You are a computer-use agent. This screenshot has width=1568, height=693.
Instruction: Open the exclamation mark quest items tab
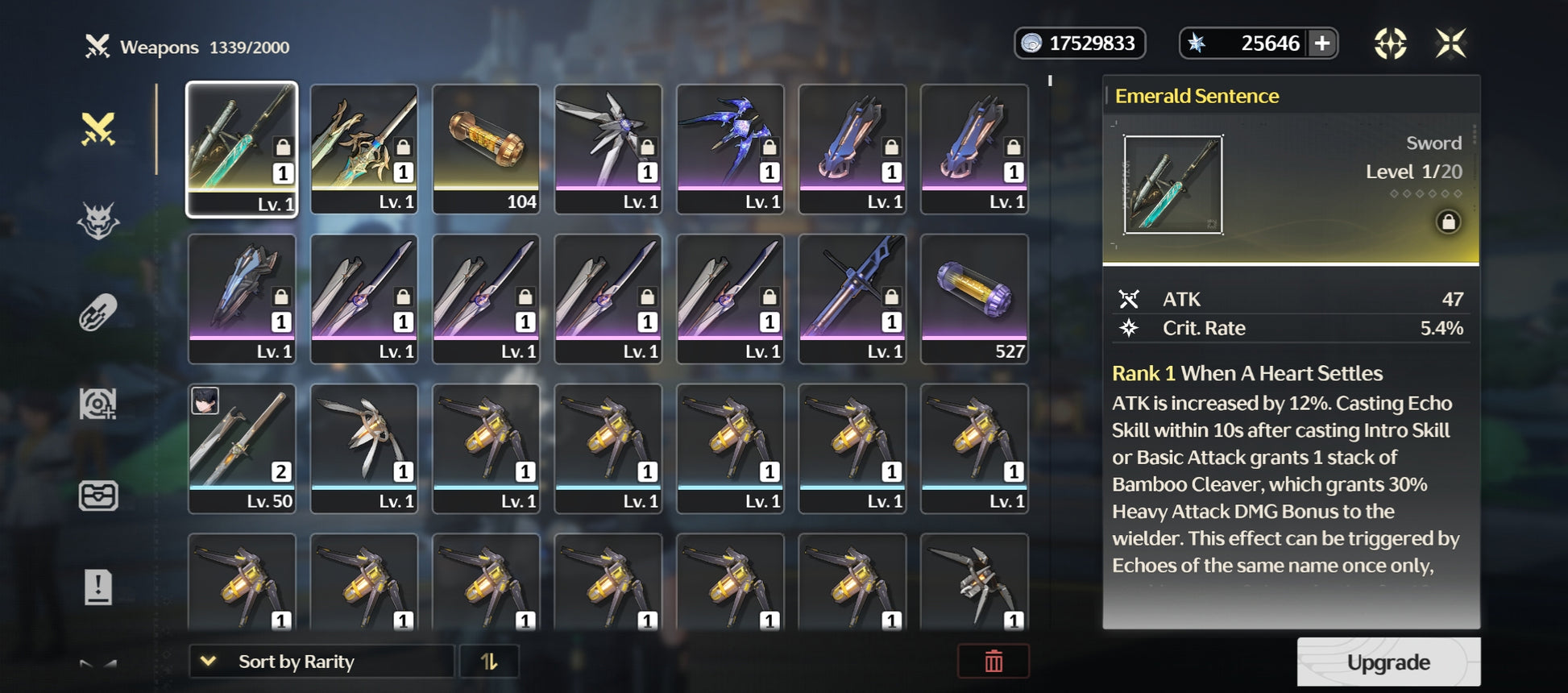[x=98, y=587]
